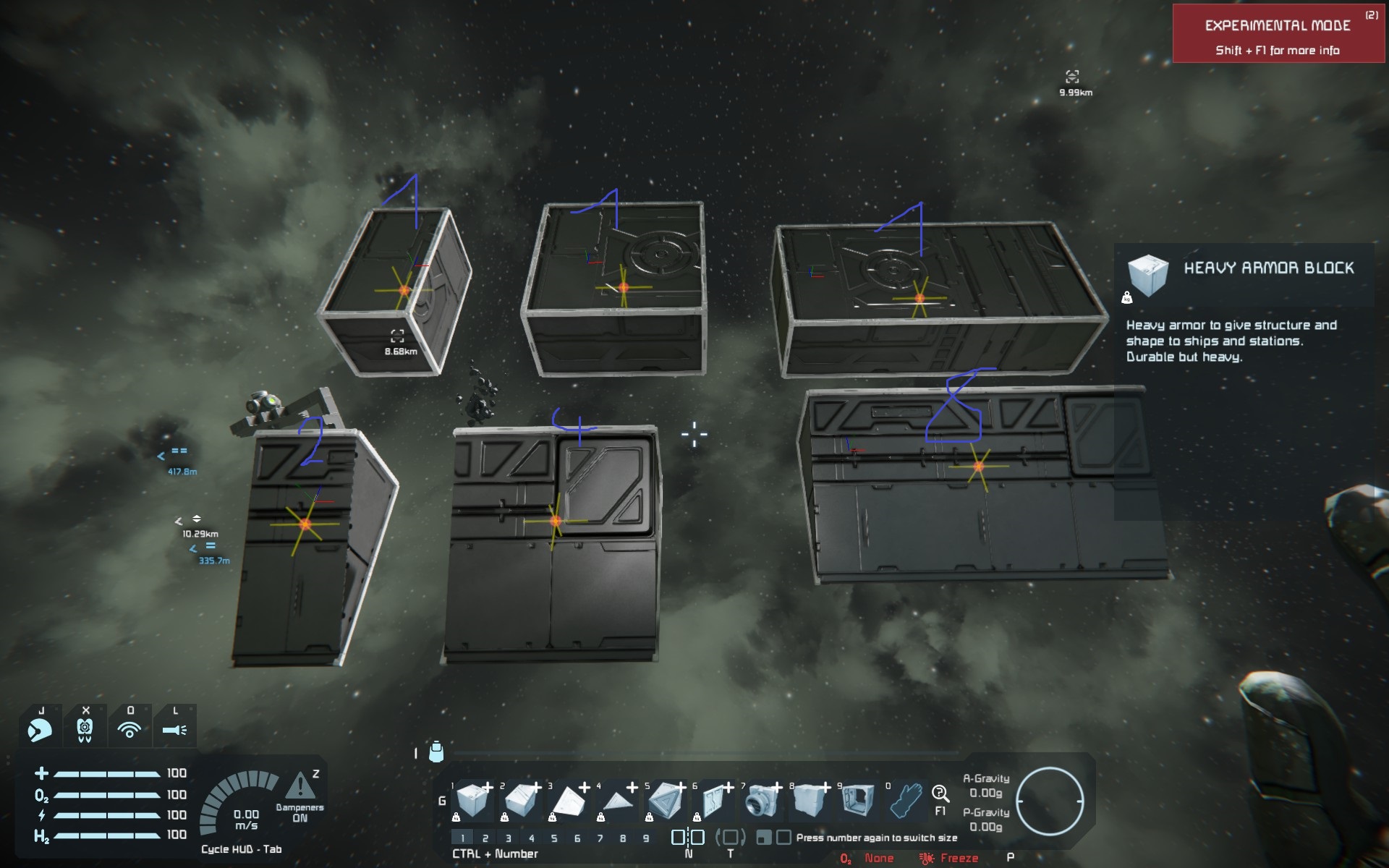The image size is (1389, 868).
Task: Pick the small flat triangle armor piece in slot 4
Action: tap(617, 801)
